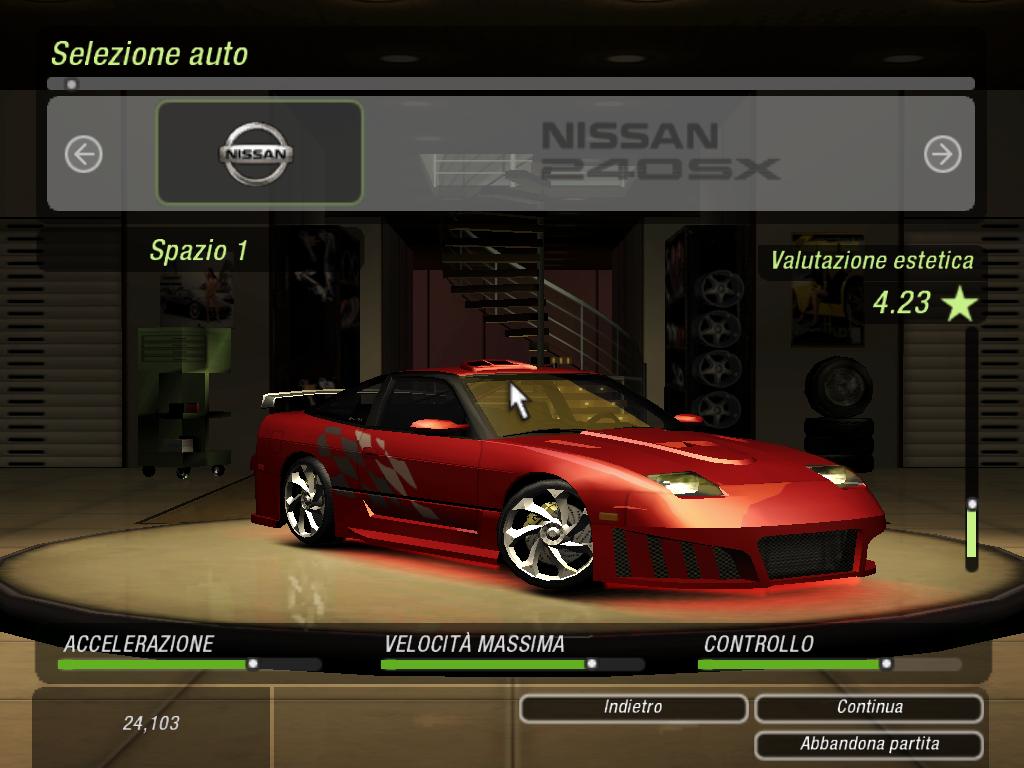Choose Abbandona partita to quit
The width and height of the screenshot is (1024, 768).
[869, 744]
